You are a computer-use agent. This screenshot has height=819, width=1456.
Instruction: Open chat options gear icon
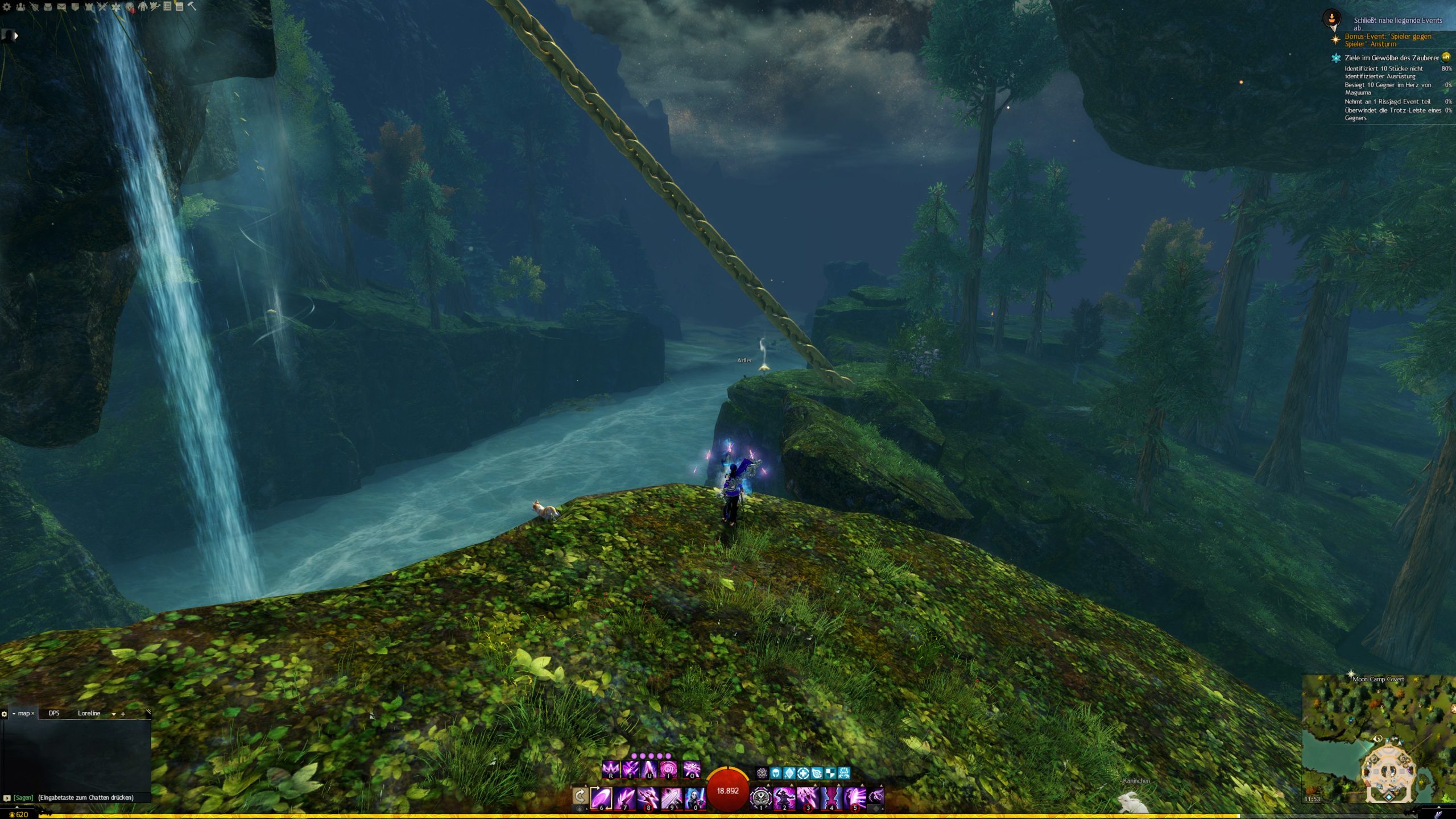(x=5, y=714)
